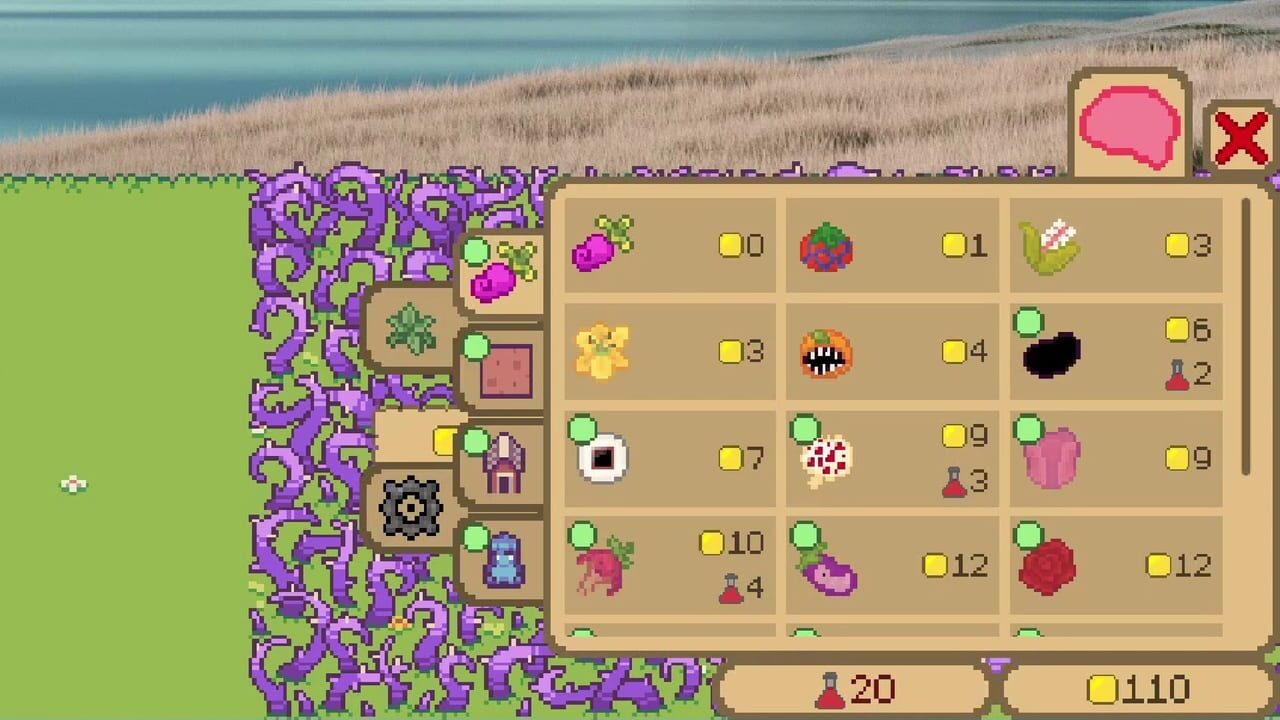Screen dimensions: 1280x720
Task: Toggle the green circle on the black seed
Action: 1027,322
